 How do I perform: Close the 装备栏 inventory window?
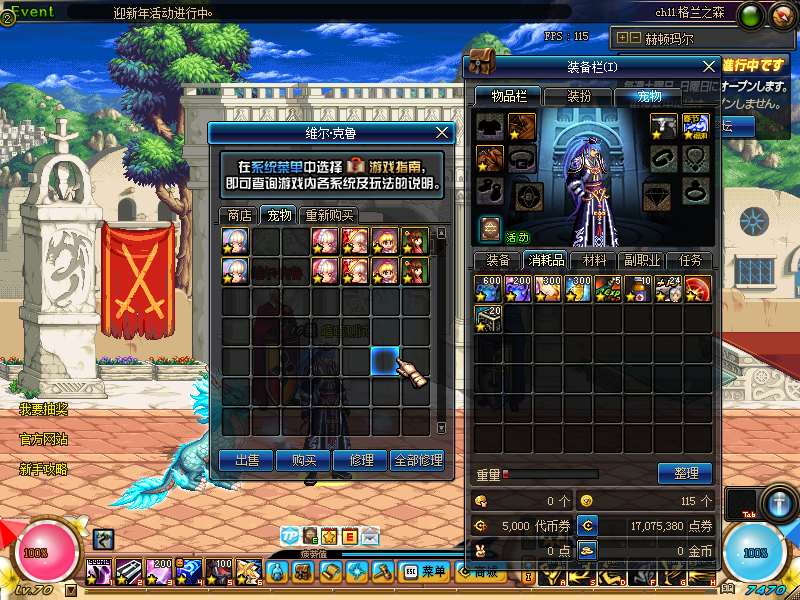tap(709, 66)
